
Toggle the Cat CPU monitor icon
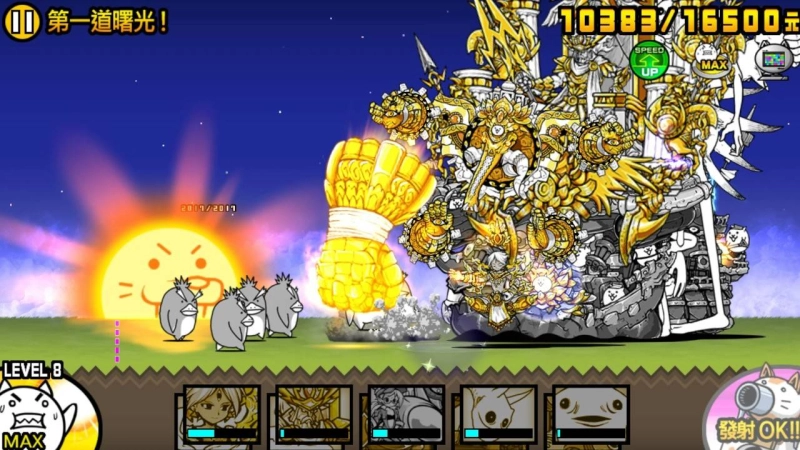coord(772,58)
